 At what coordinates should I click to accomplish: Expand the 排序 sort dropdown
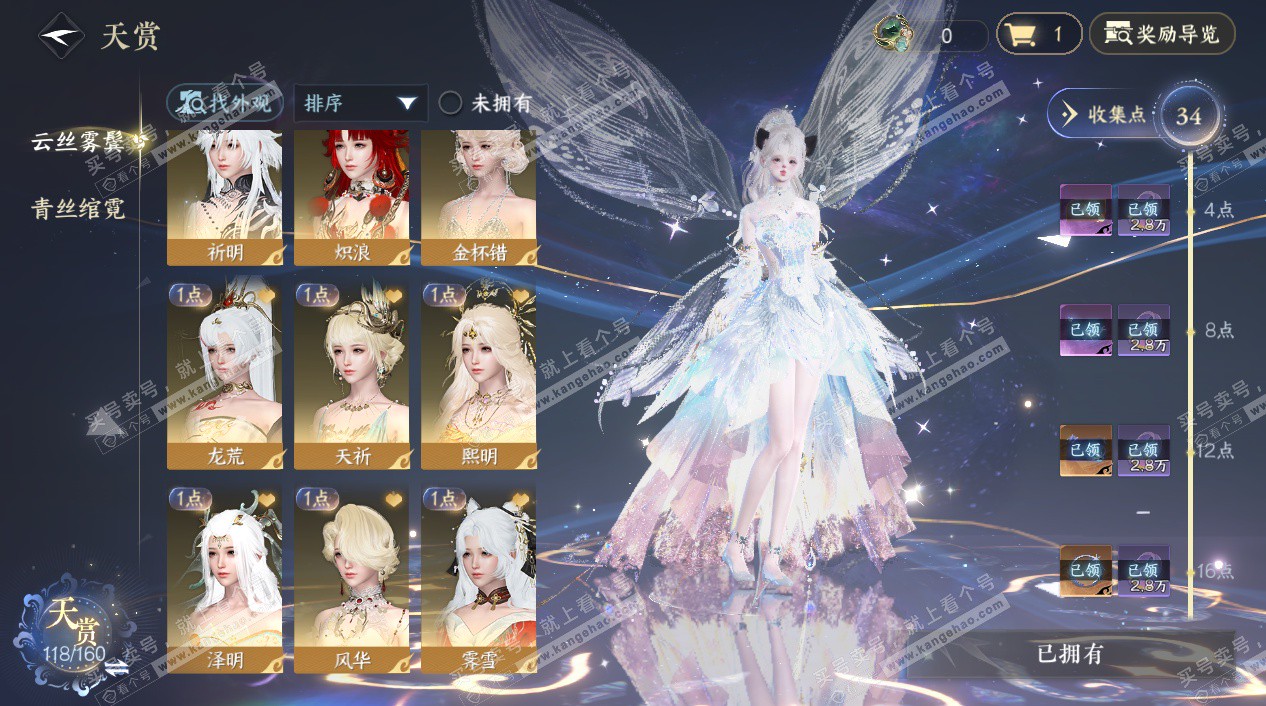click(x=360, y=103)
